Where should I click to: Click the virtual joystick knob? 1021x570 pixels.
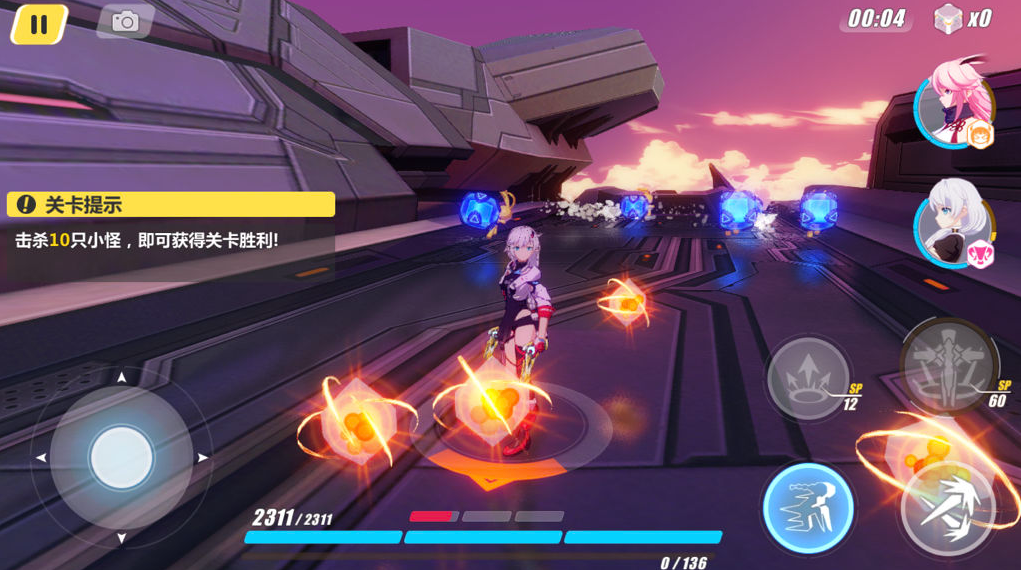pyautogui.click(x=121, y=458)
